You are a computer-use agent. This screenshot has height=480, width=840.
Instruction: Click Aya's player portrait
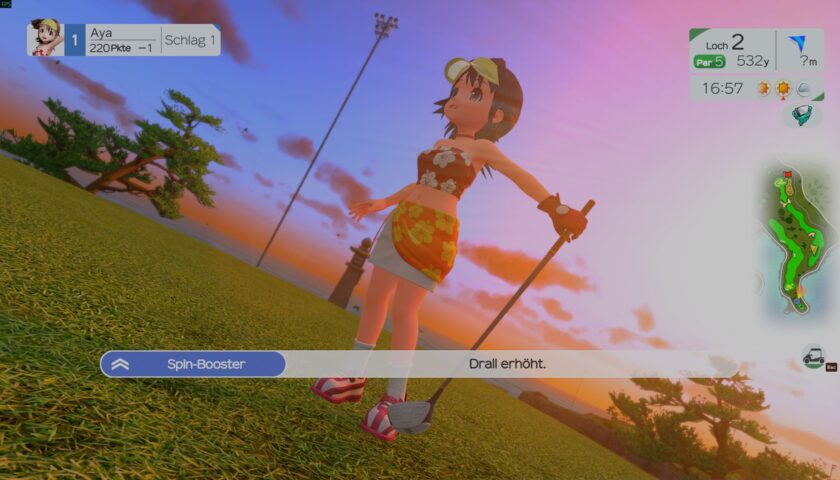[x=46, y=40]
